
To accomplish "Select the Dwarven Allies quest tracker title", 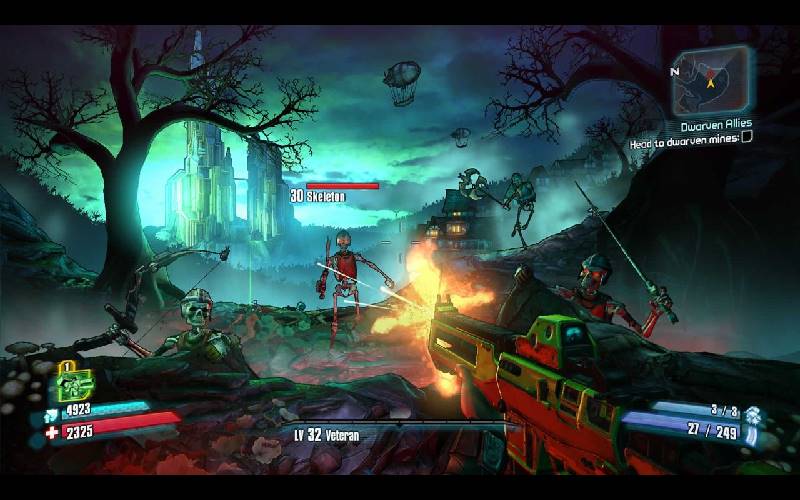I will click(x=714, y=126).
